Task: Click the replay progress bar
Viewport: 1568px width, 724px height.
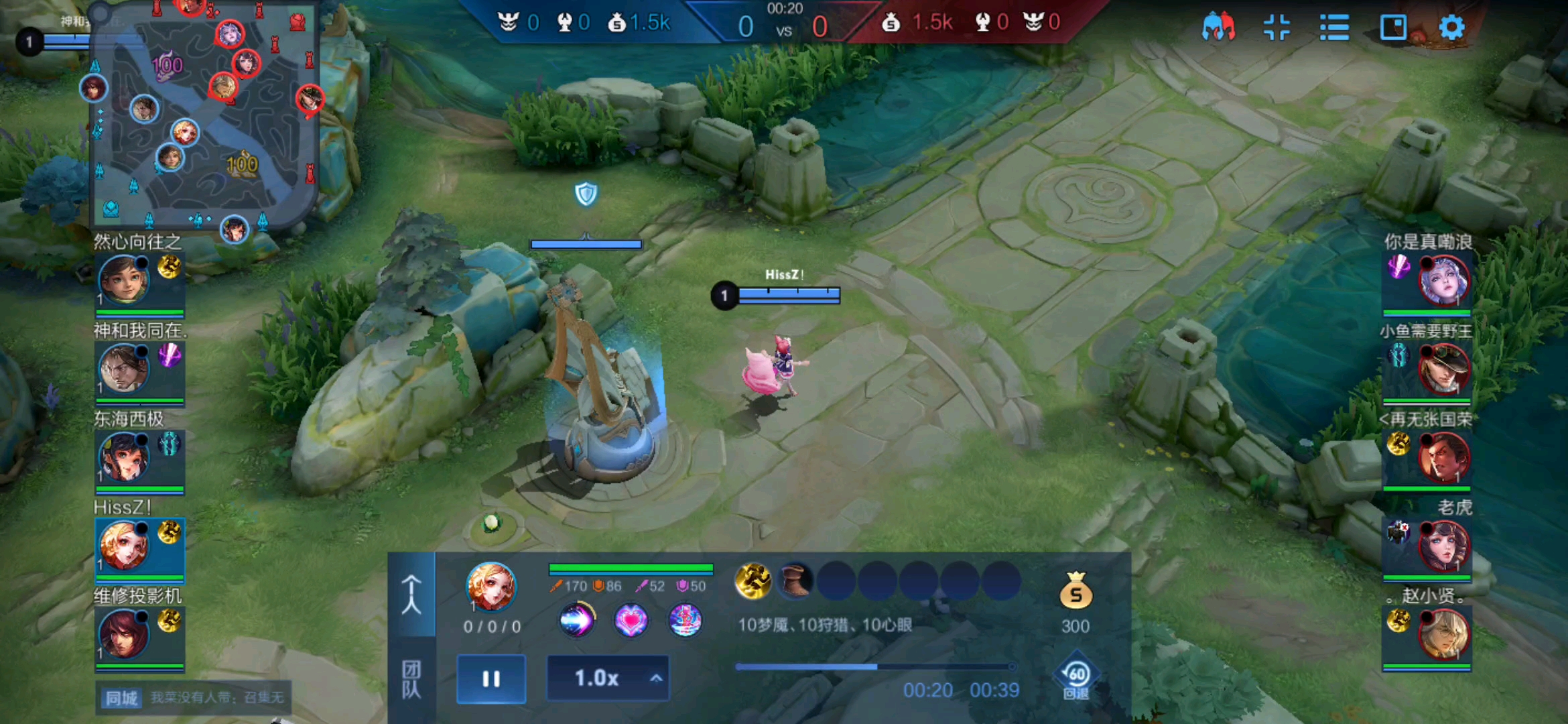Action: pos(874,666)
